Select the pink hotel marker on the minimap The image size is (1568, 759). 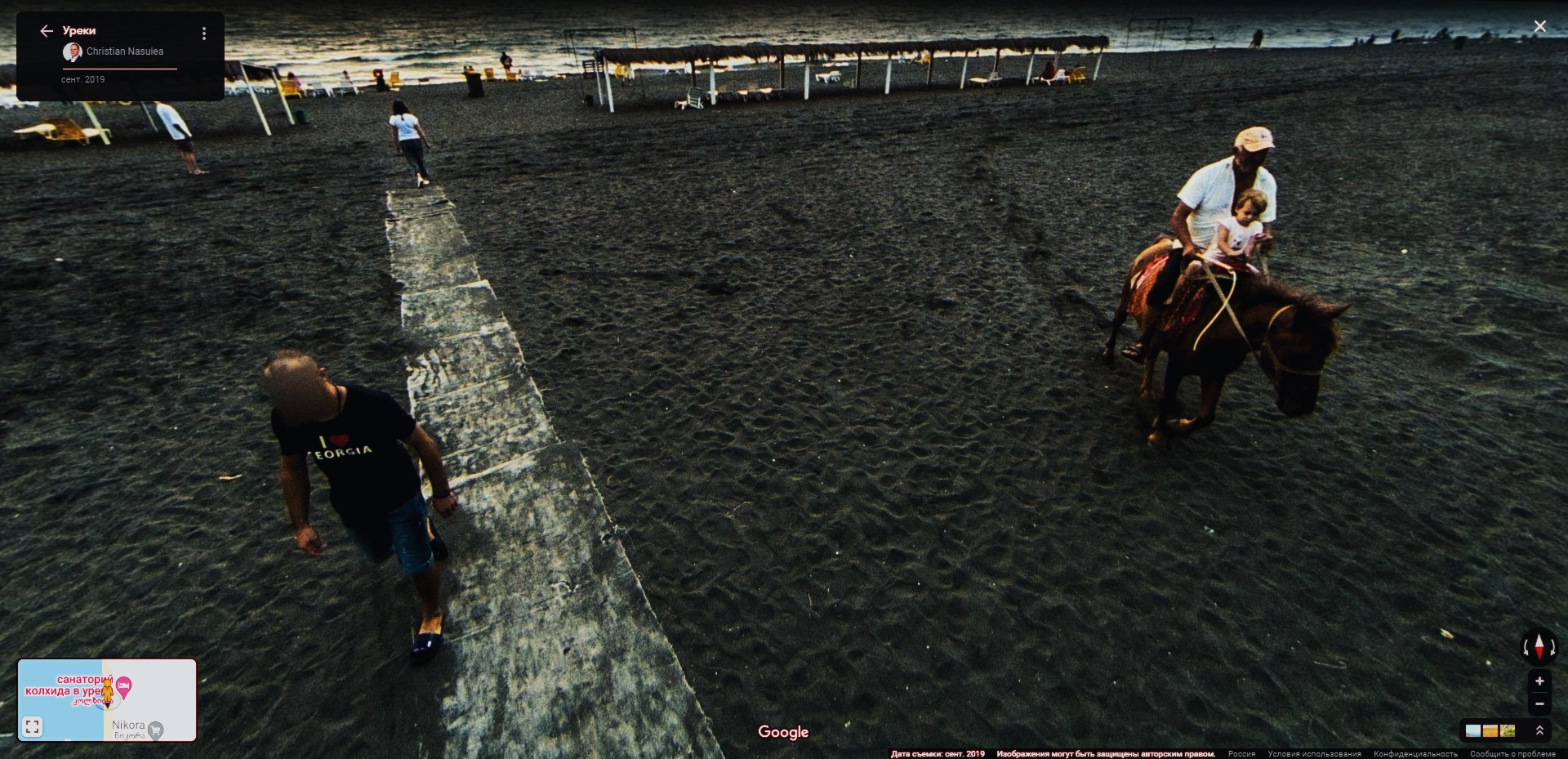[124, 686]
